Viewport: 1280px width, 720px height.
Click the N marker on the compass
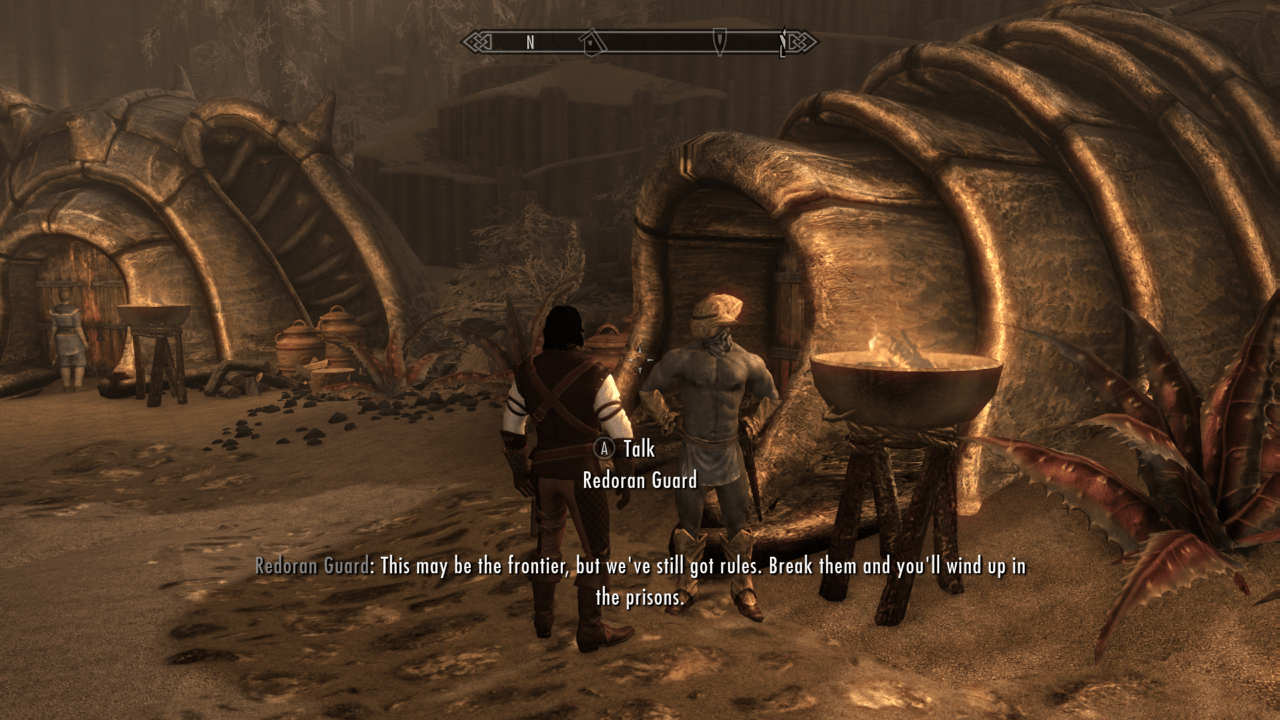click(x=530, y=41)
